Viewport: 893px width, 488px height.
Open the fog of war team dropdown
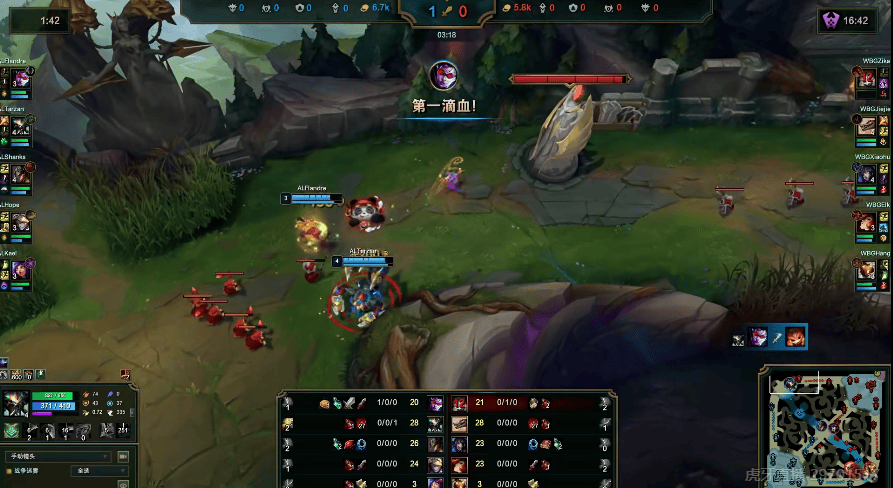[98, 469]
